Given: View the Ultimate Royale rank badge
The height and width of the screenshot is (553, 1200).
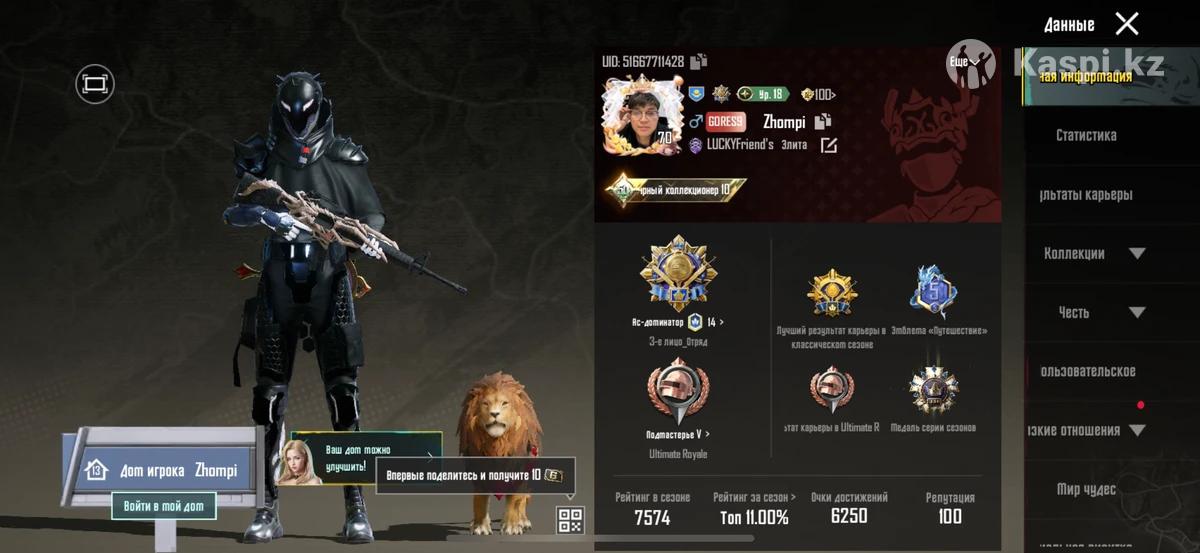Looking at the screenshot, I should (x=678, y=394).
